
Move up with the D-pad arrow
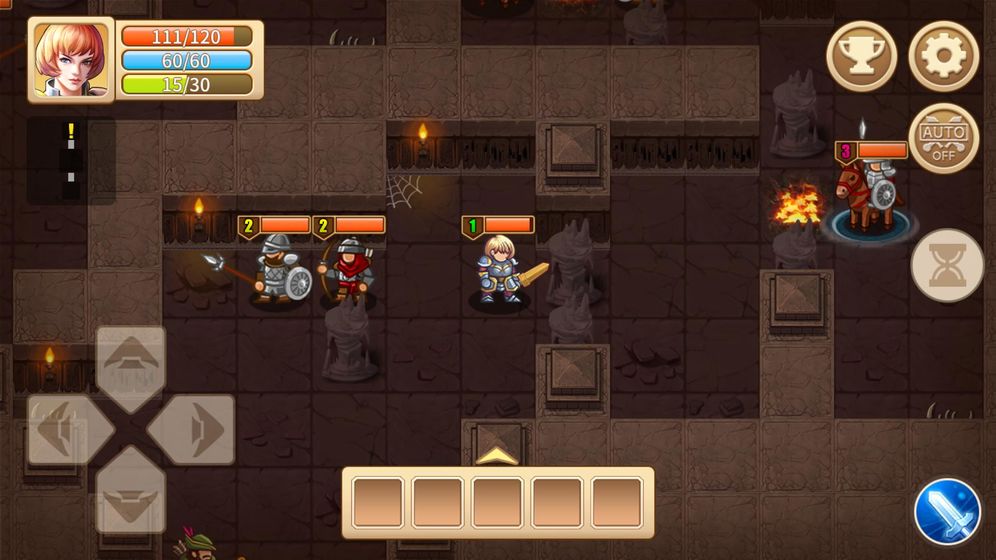(x=131, y=367)
